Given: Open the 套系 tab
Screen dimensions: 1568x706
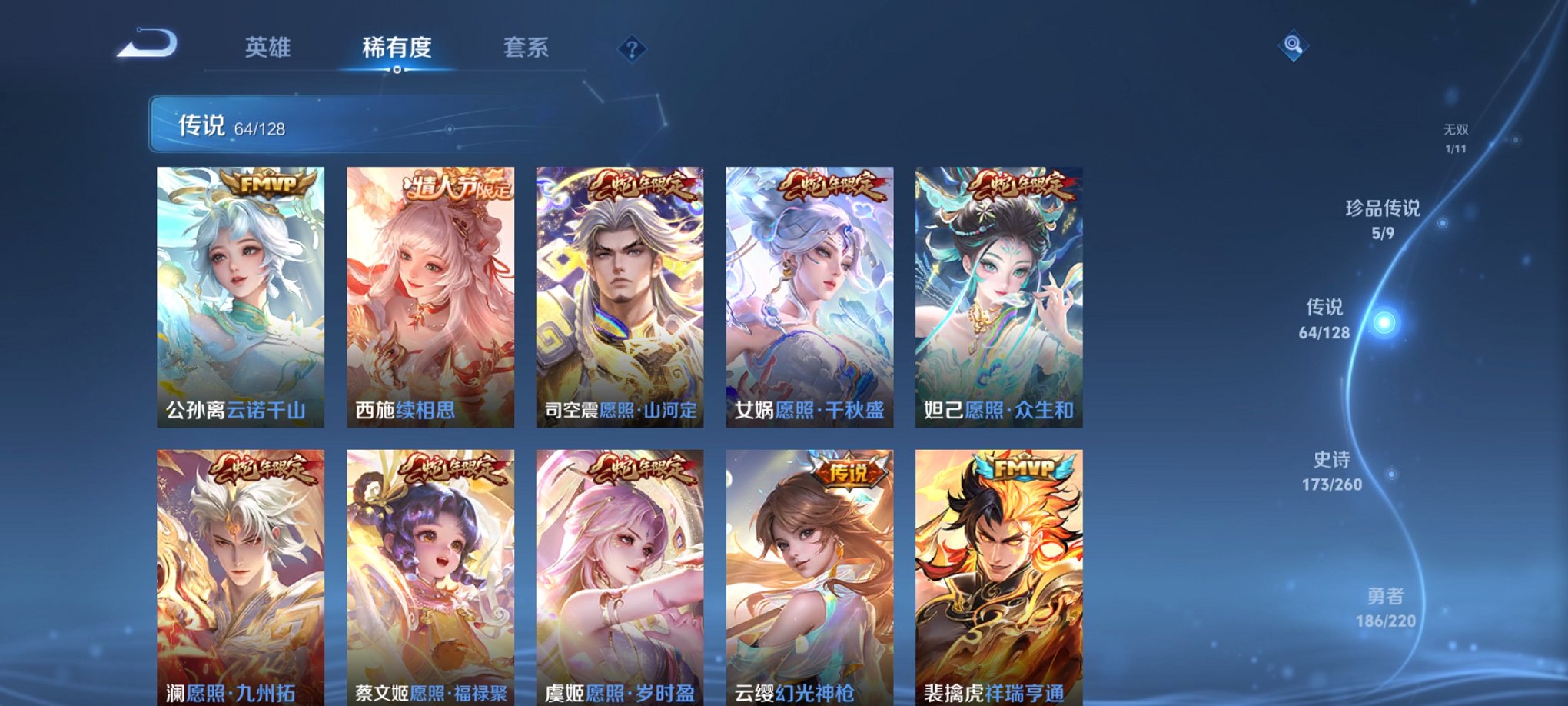Looking at the screenshot, I should (527, 48).
